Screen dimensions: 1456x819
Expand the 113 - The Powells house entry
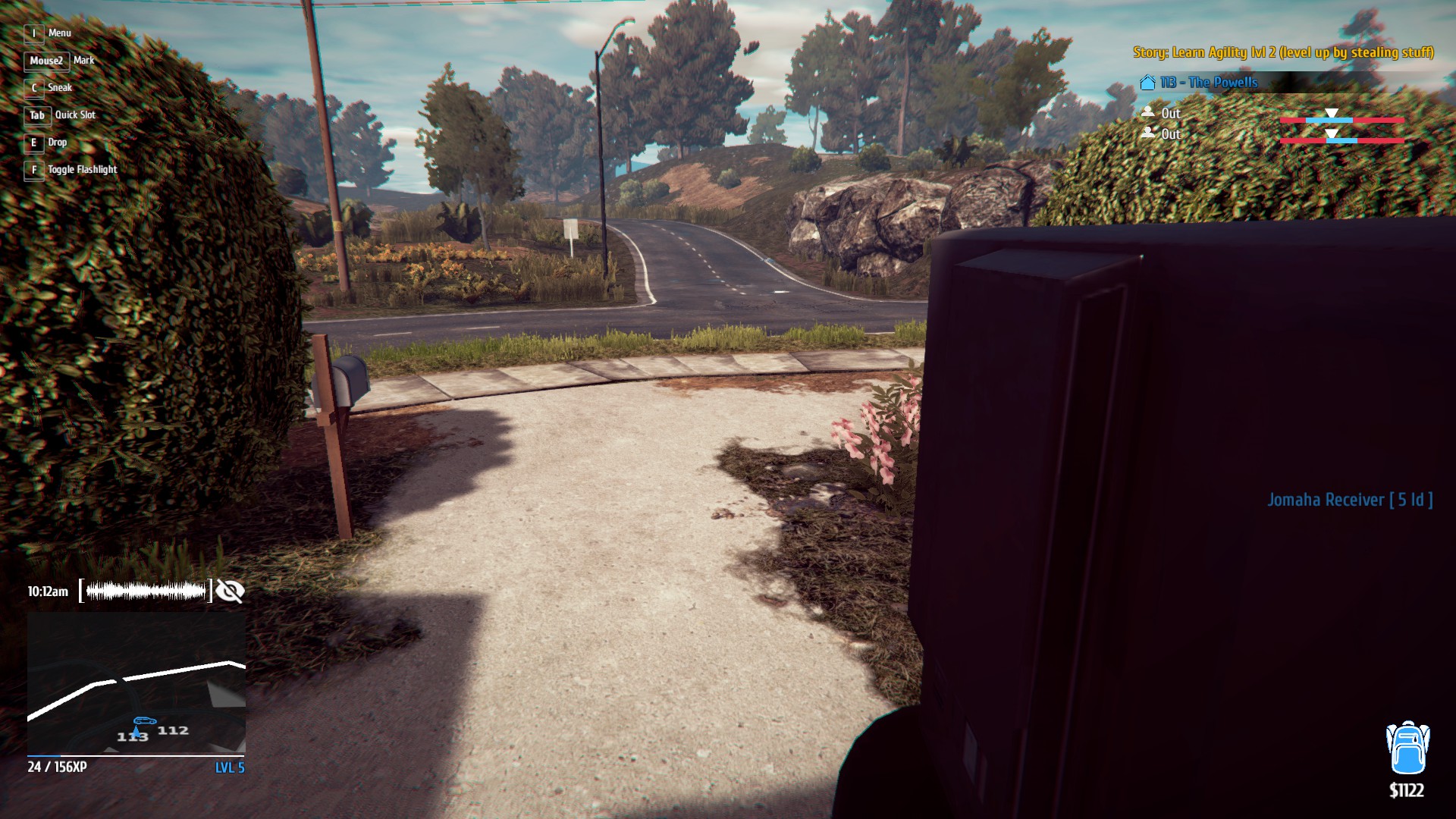pos(1201,83)
